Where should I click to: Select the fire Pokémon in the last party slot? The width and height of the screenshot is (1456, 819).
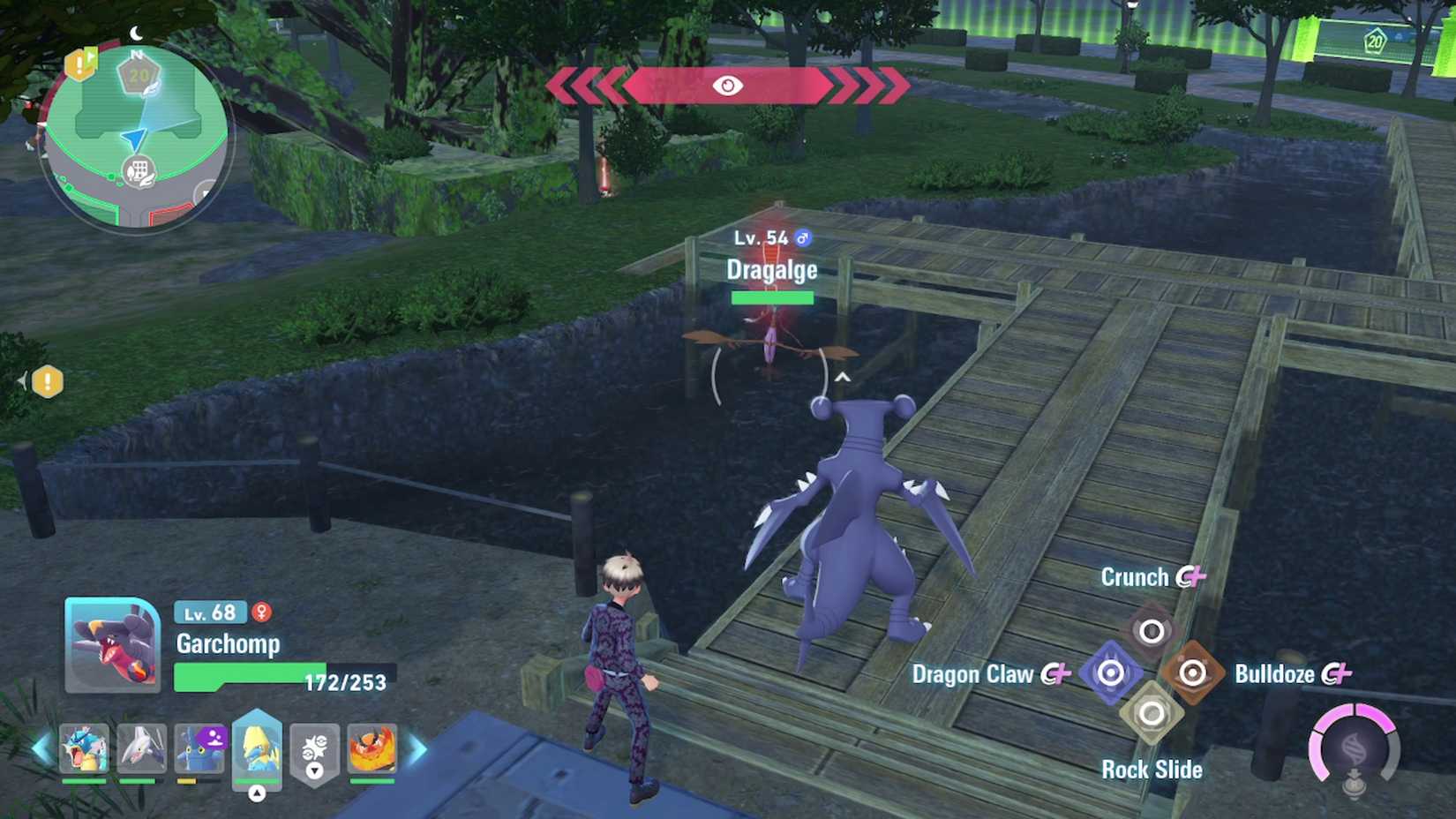point(372,749)
